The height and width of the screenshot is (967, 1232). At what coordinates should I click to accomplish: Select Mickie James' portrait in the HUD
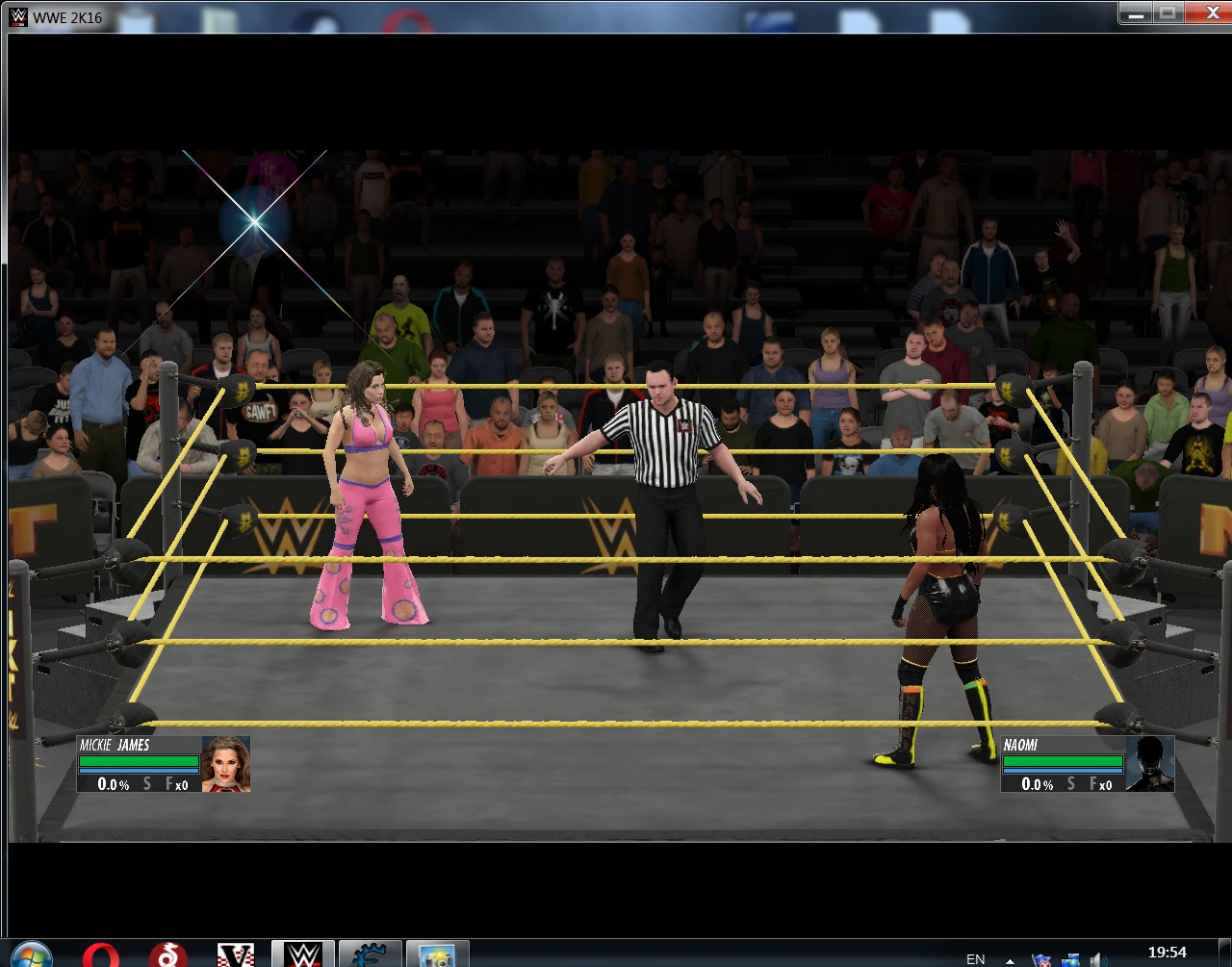tap(227, 763)
